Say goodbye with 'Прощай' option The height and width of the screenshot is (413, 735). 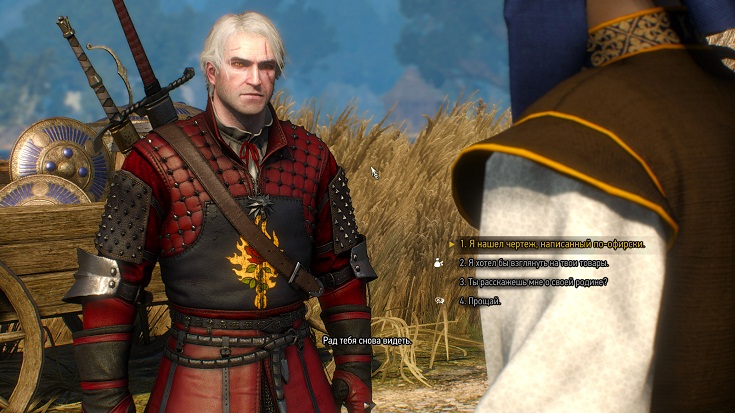480,301
